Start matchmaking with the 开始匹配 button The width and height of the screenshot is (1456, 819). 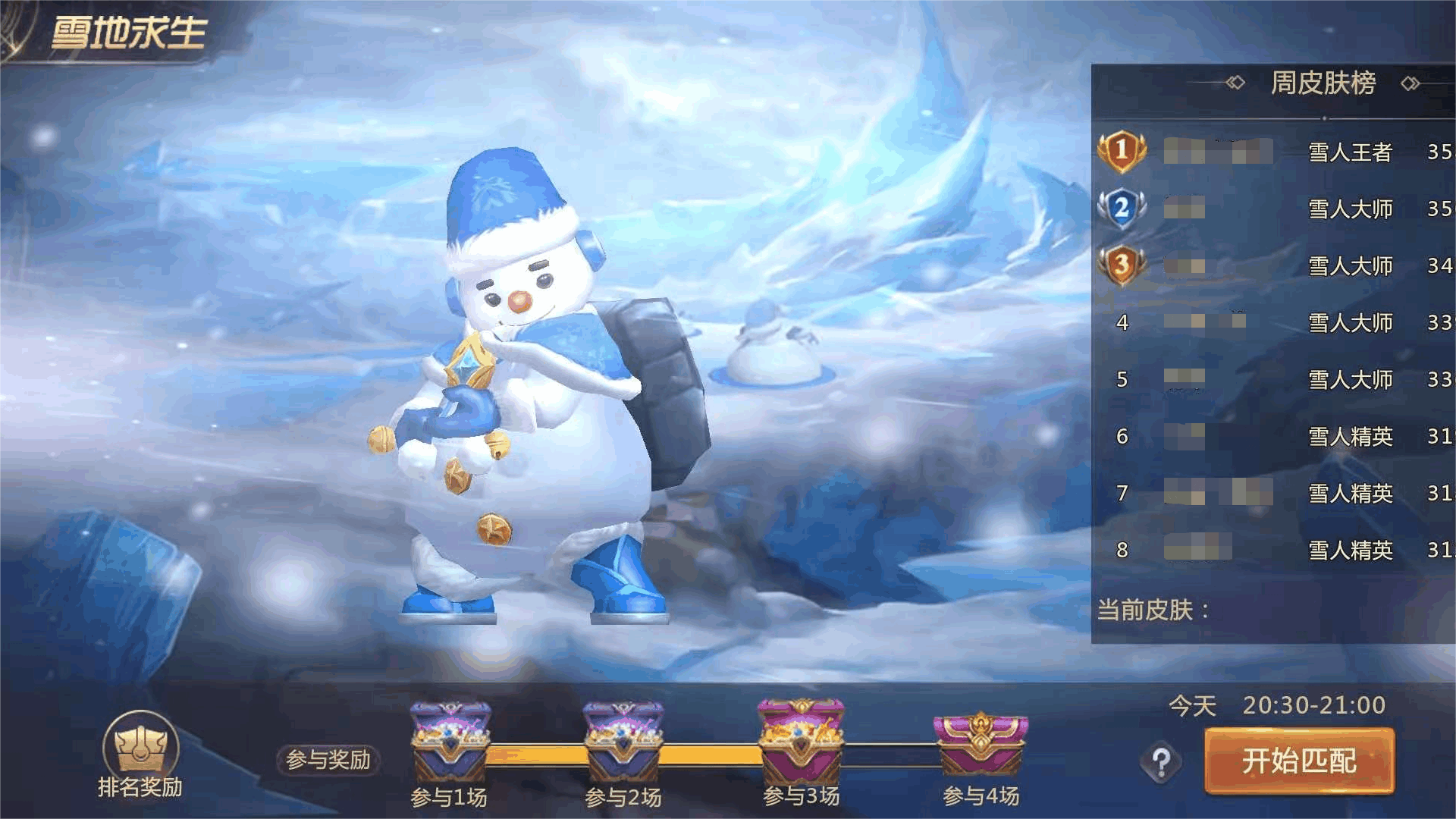point(1298,761)
